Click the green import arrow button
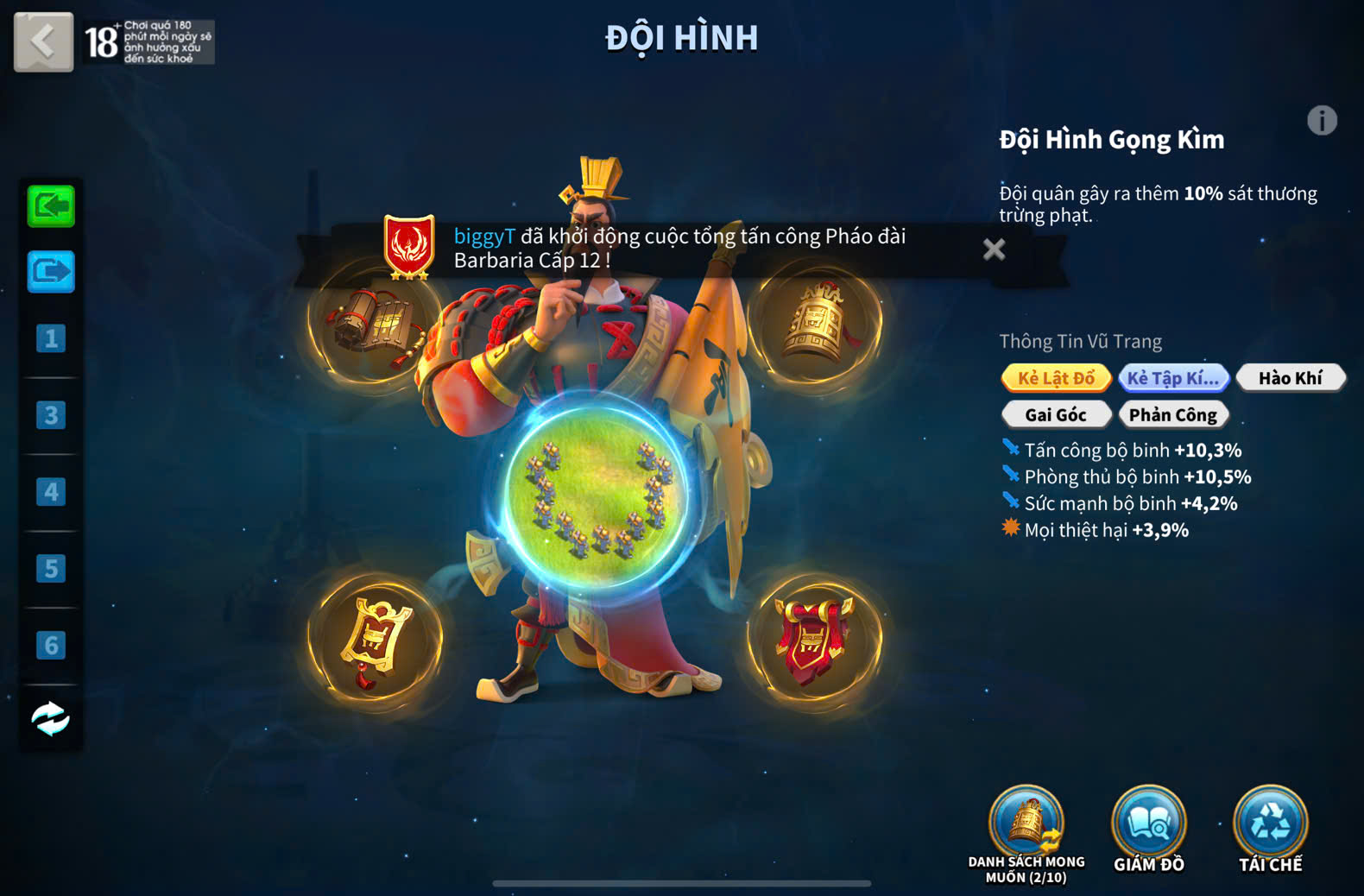This screenshot has height=896, width=1364. pos(51,207)
